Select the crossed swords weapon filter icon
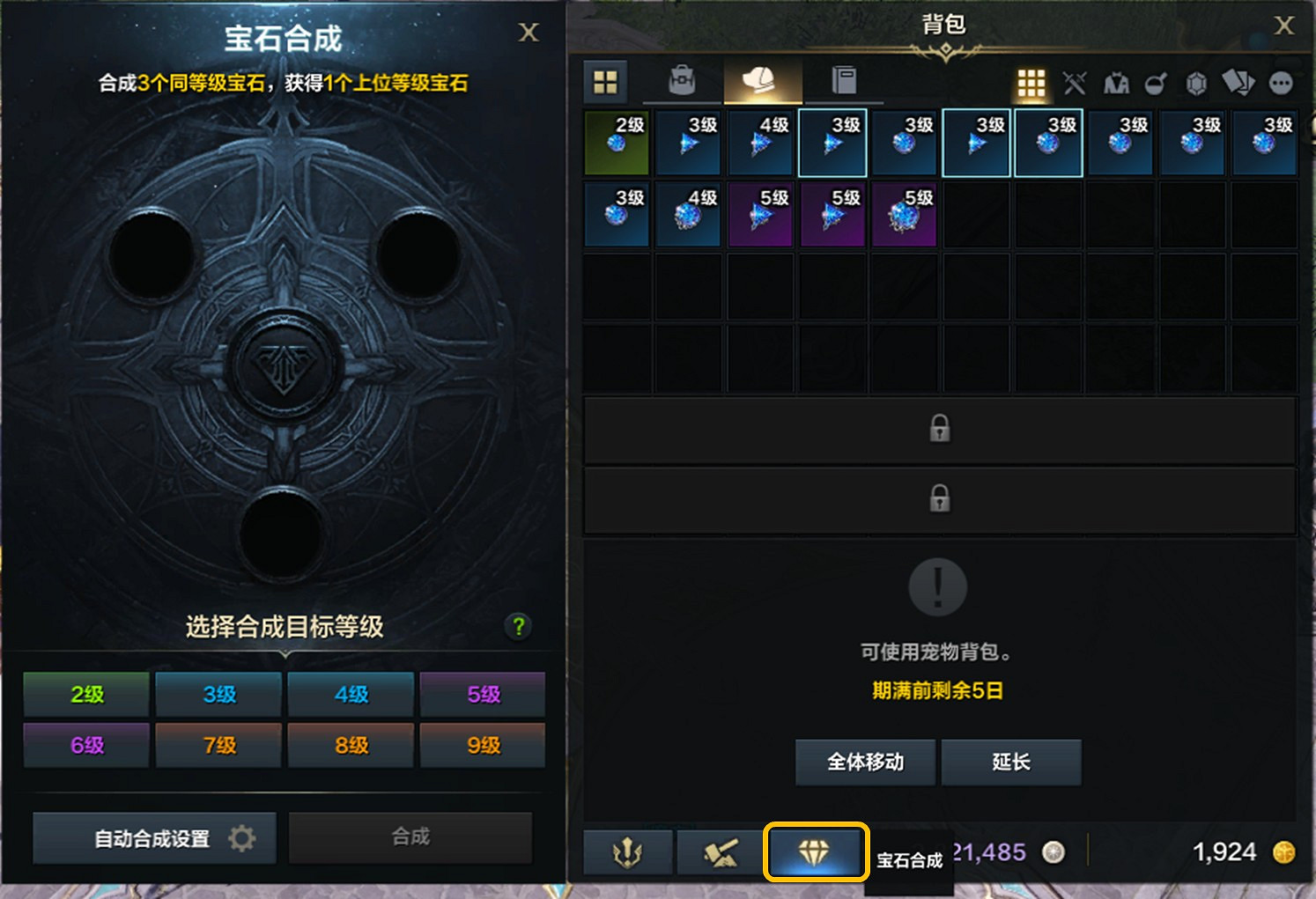Screen dimensions: 1316x899 click(1075, 83)
